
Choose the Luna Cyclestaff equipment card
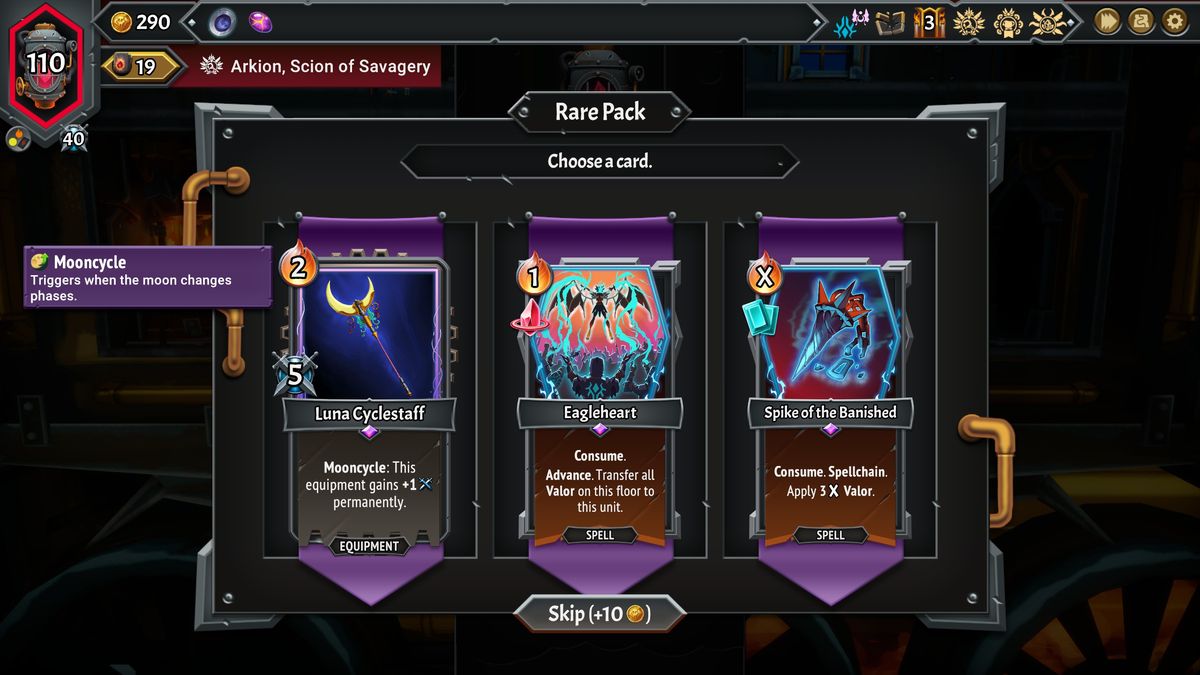(x=369, y=400)
